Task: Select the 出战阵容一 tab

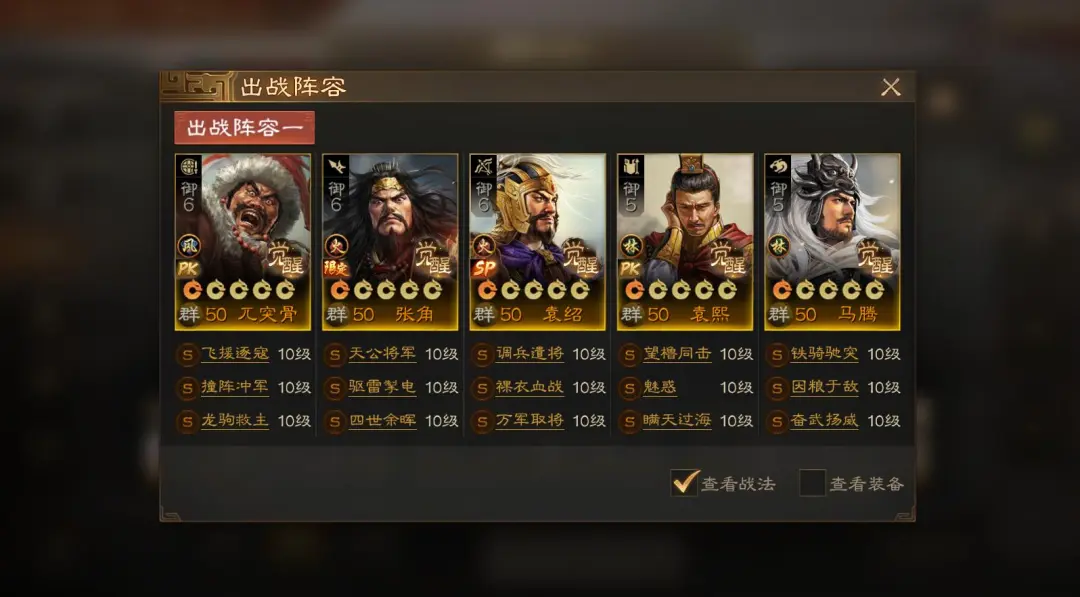Action: [x=244, y=128]
